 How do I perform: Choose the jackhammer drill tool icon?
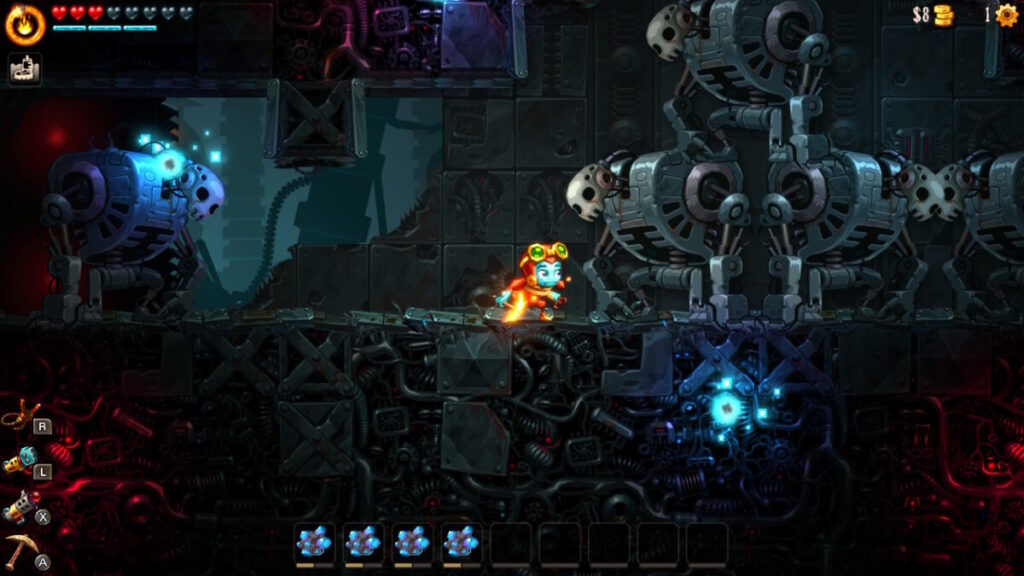20,506
